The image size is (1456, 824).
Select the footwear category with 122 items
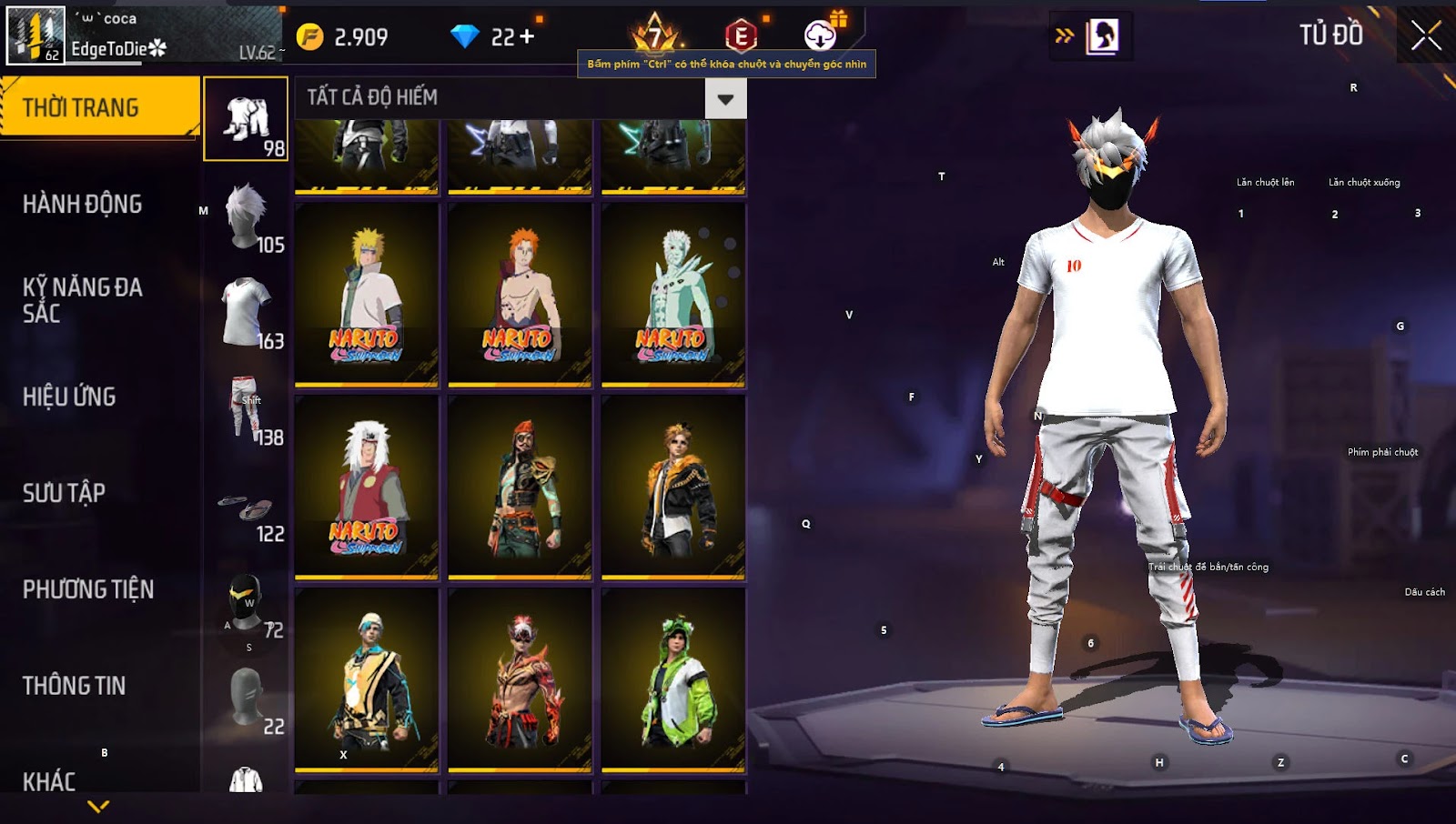coord(248,507)
